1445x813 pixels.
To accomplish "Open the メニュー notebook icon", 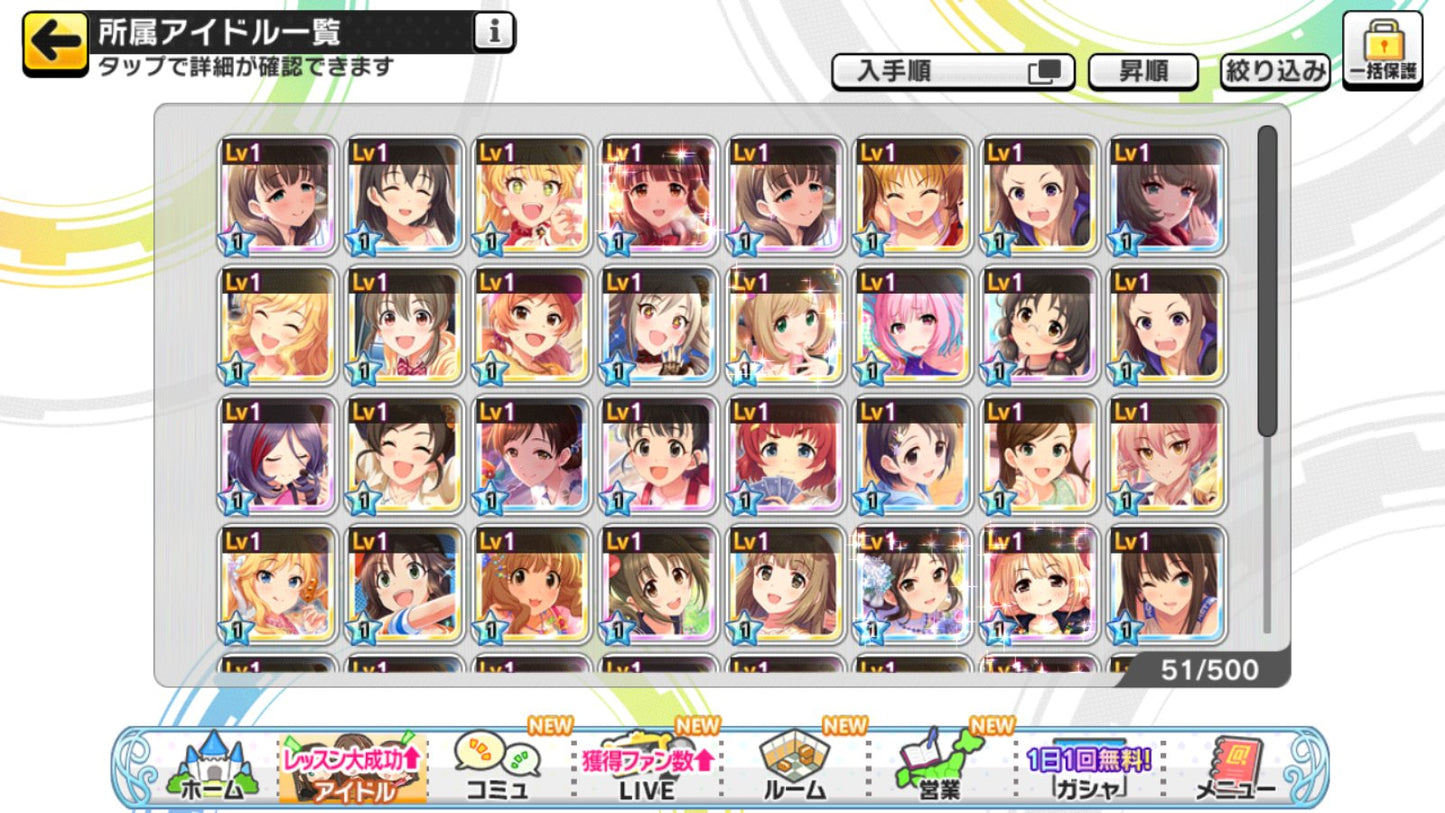I will tap(1235, 769).
